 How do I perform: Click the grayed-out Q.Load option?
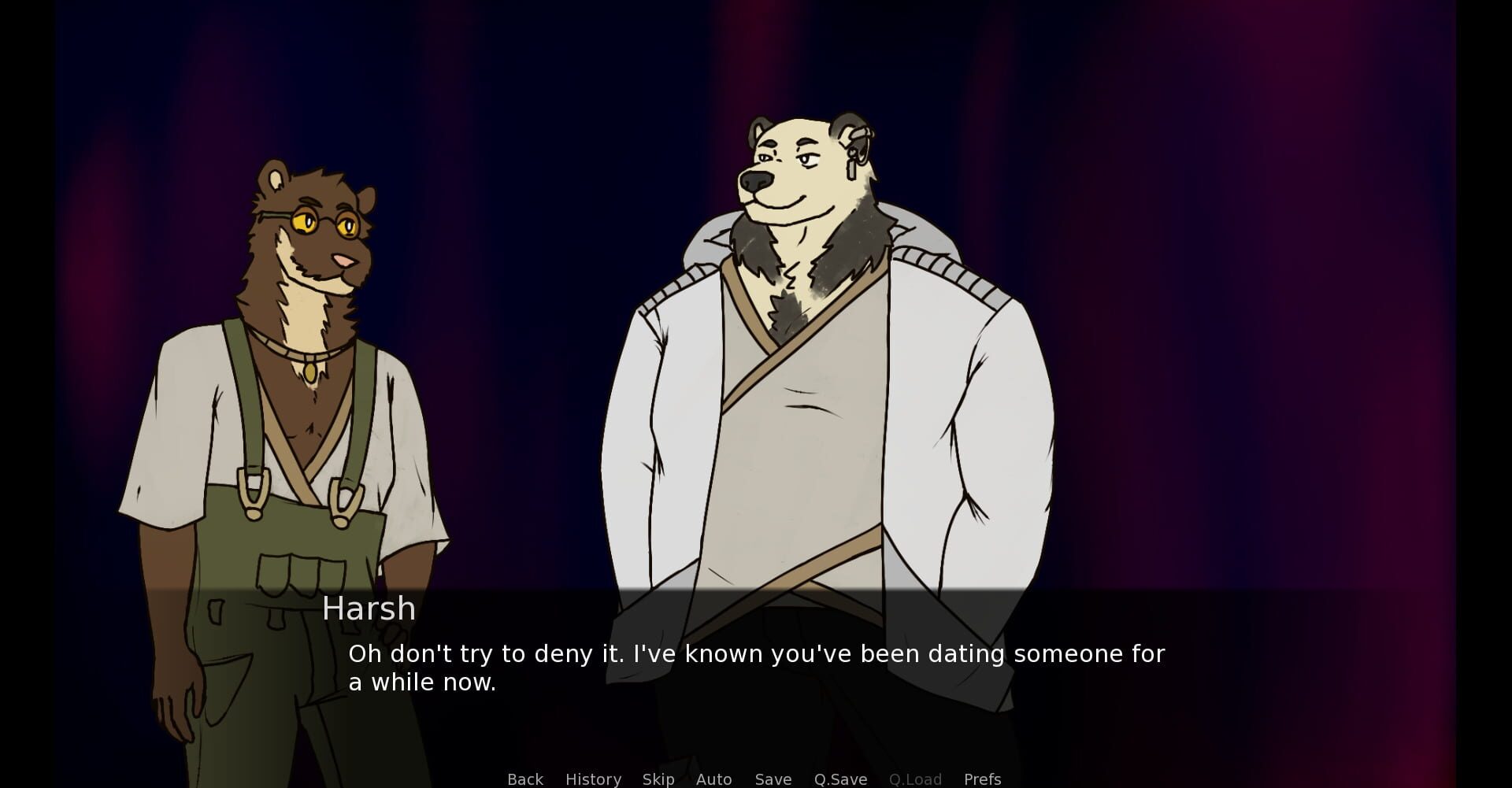coord(915,779)
